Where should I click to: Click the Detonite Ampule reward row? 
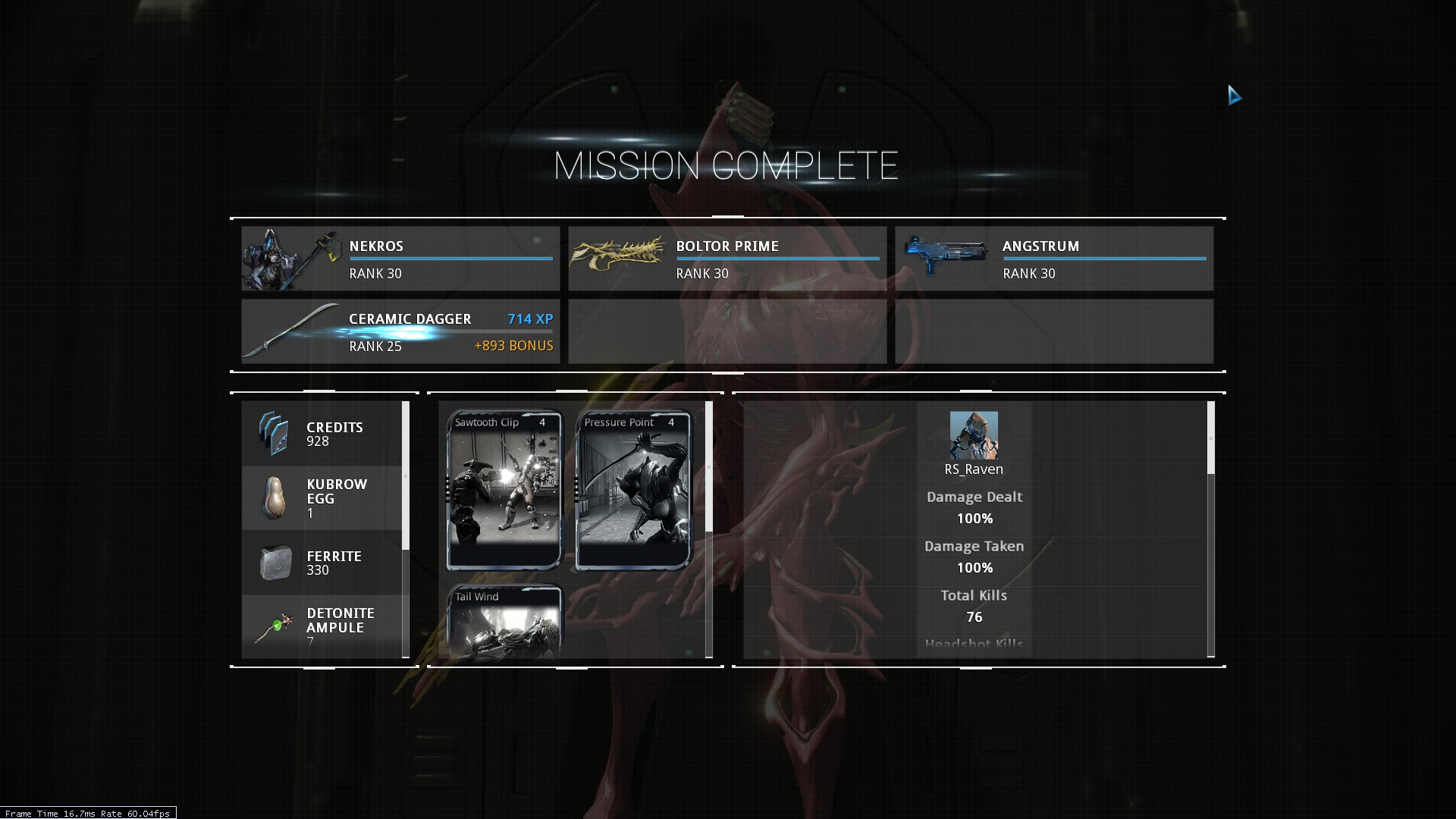click(x=322, y=626)
